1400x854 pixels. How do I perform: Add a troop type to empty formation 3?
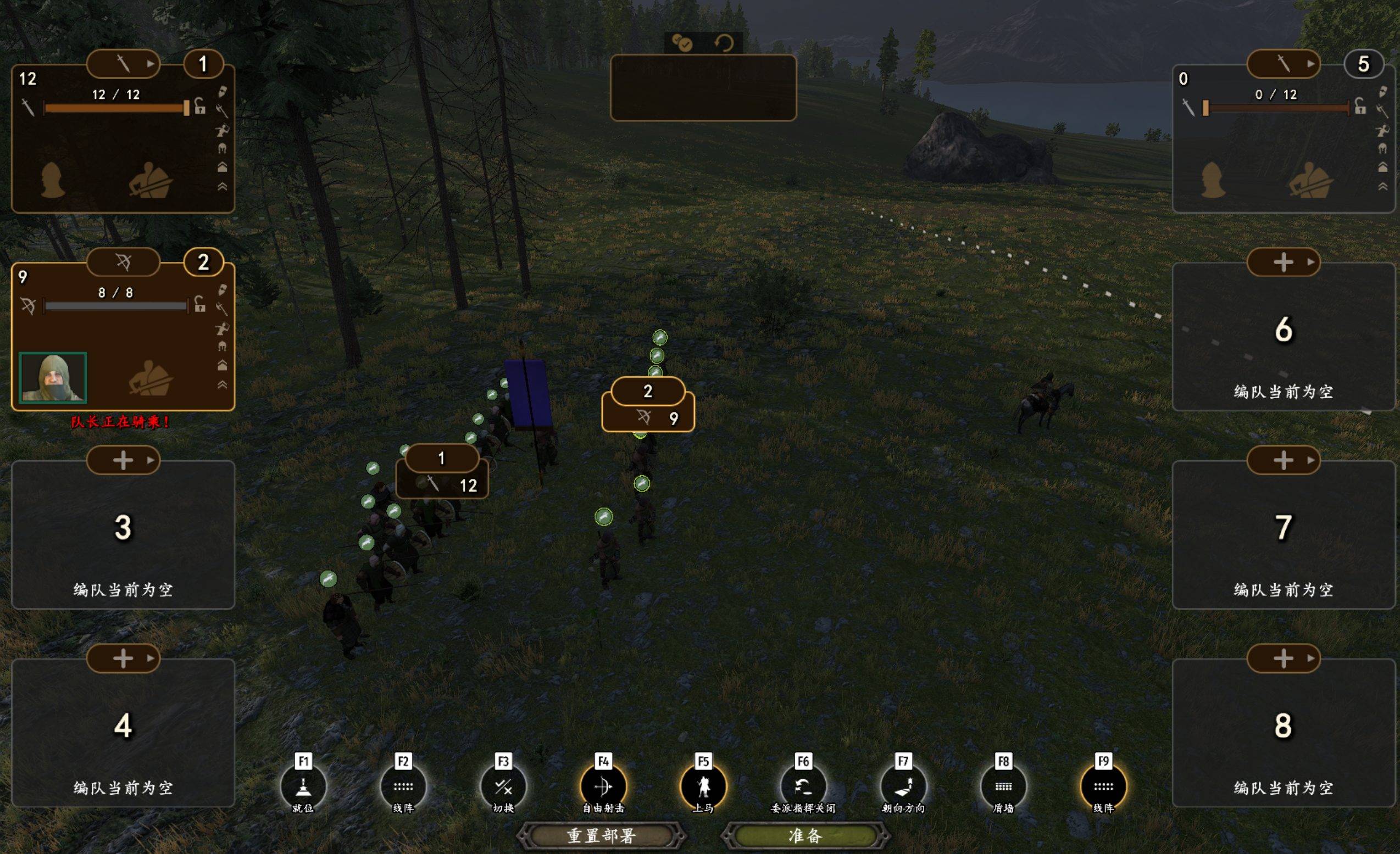tap(123, 460)
